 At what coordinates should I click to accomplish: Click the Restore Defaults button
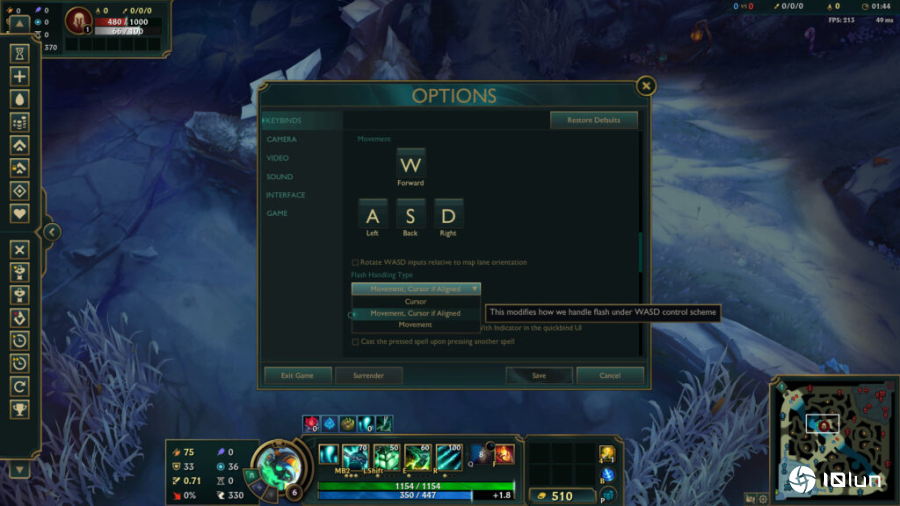pos(593,120)
